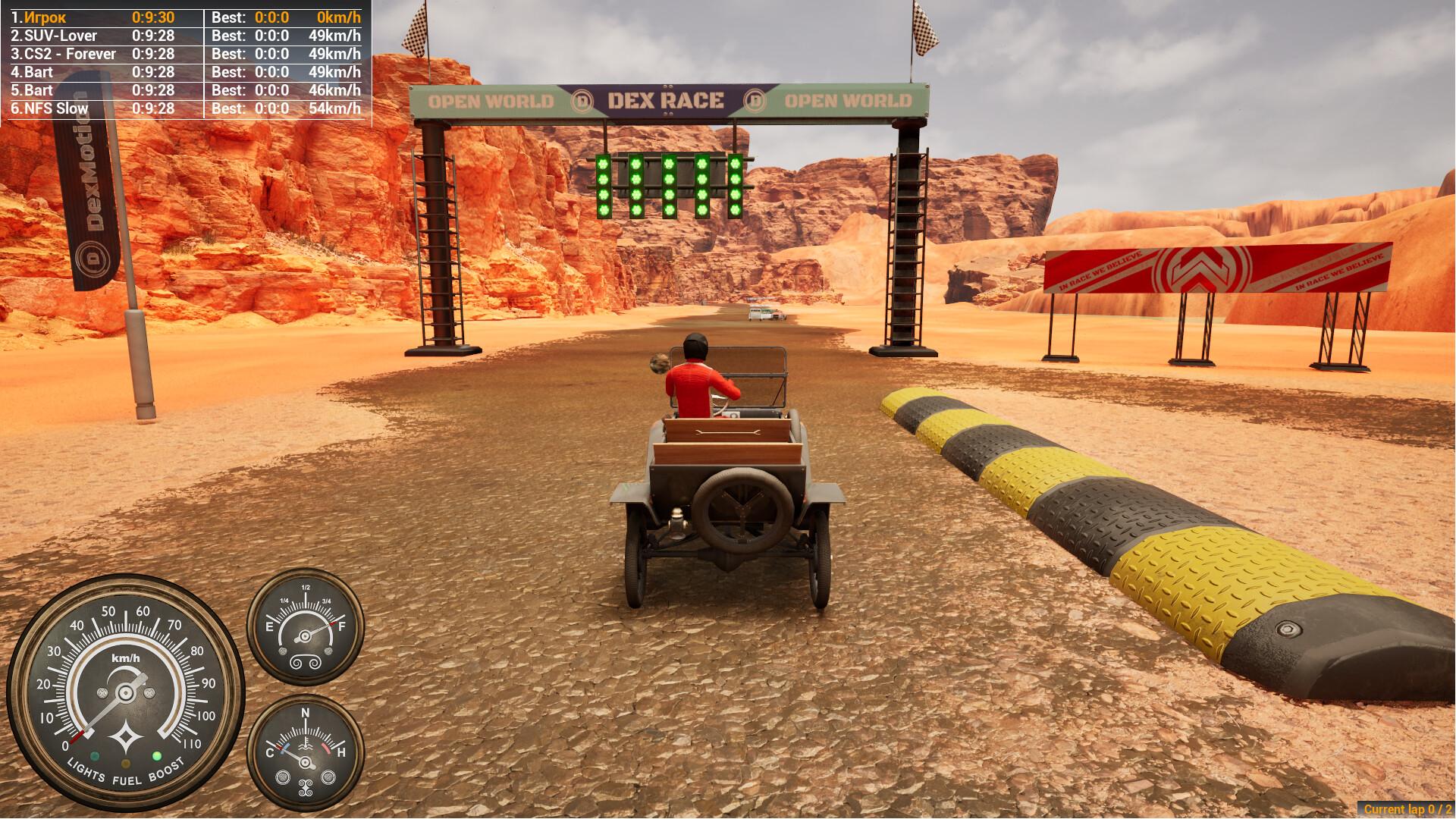Toggle the Lights indicator lamp on the speedometer

94,756
